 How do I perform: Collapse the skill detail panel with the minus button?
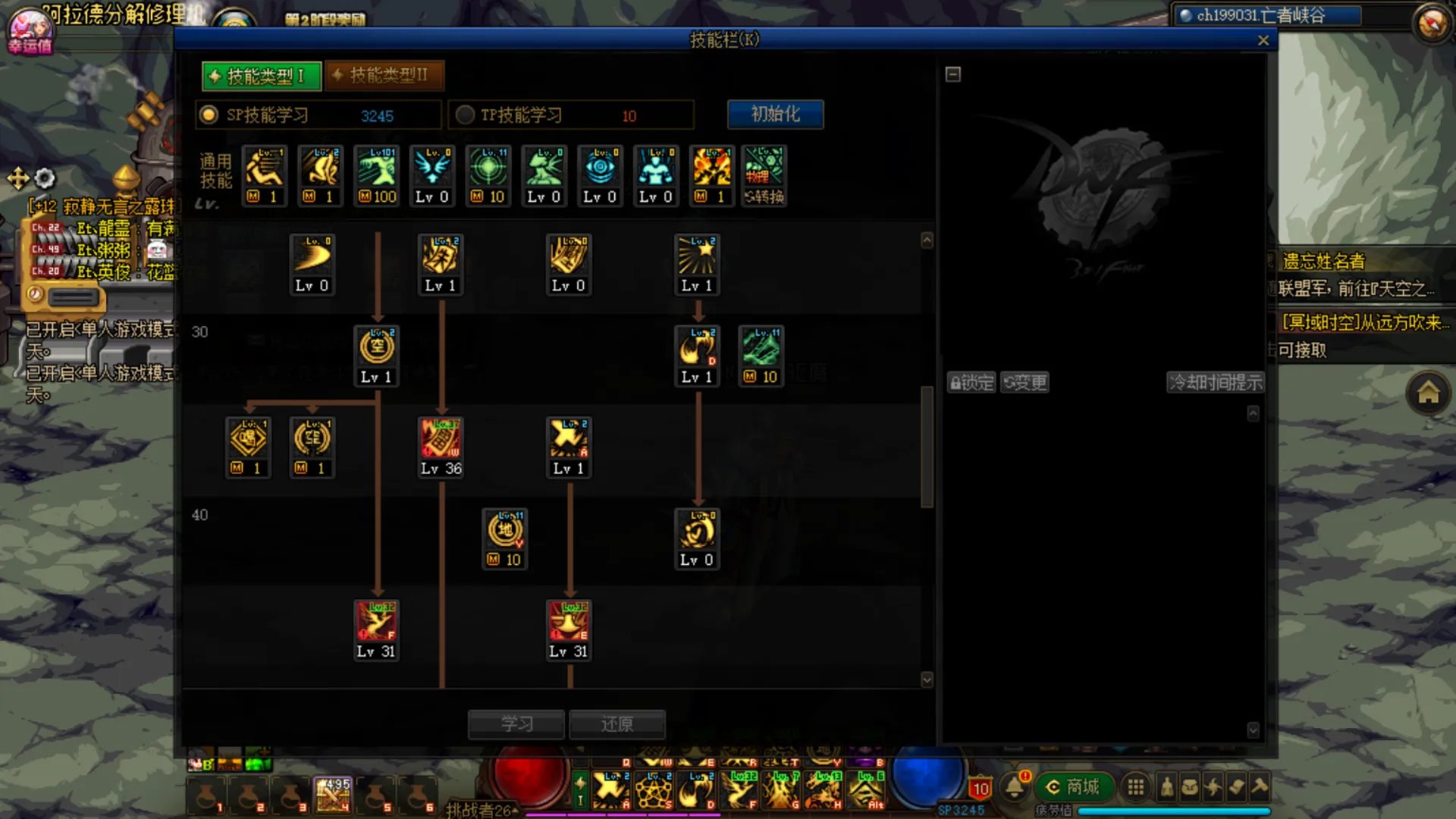pos(953,74)
